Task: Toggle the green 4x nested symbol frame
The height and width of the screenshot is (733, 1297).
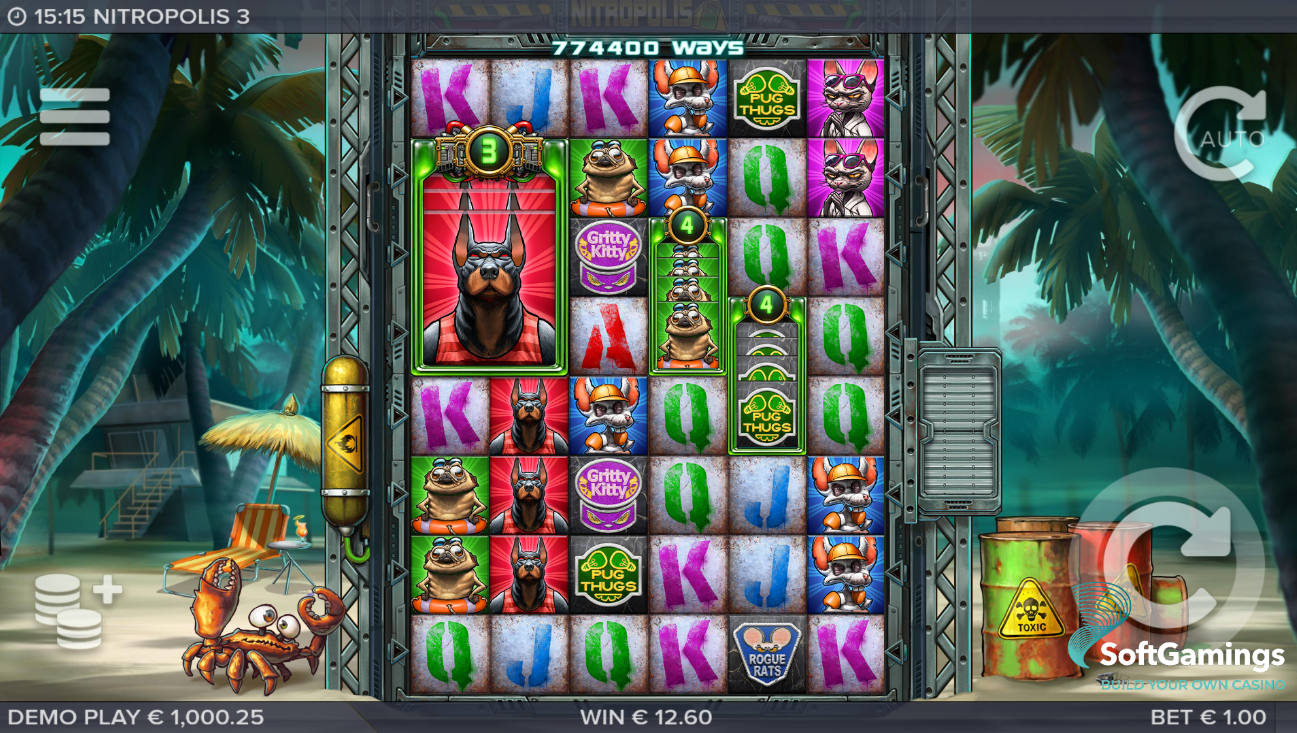Action: (687, 290)
